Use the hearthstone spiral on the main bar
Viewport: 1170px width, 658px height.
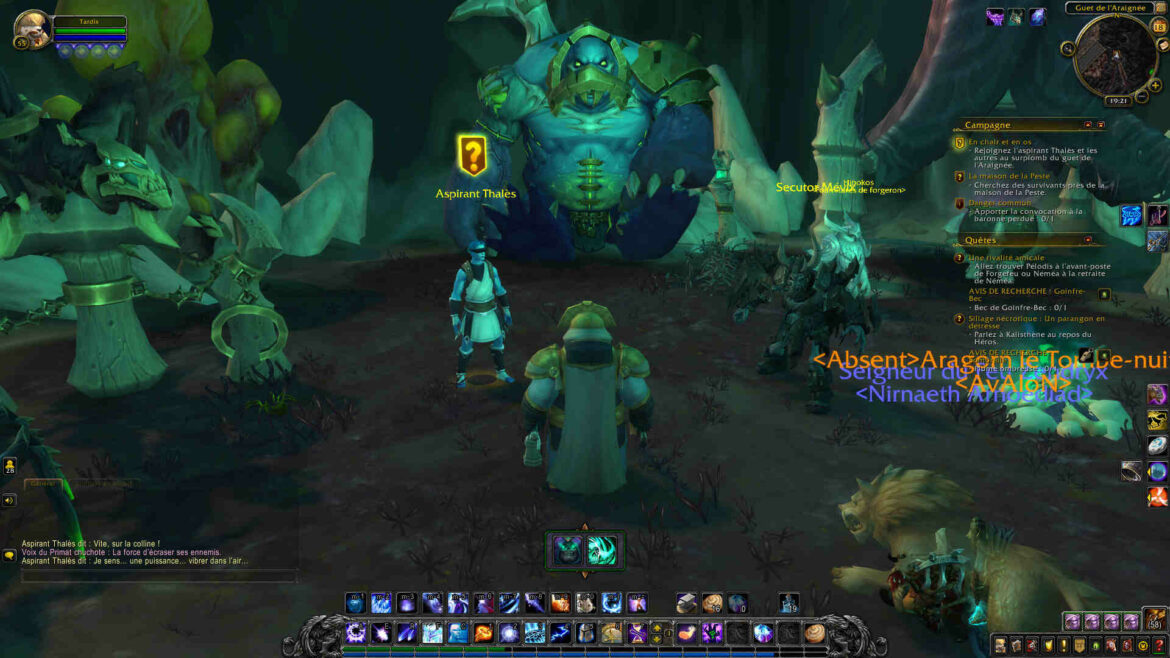[x=815, y=633]
